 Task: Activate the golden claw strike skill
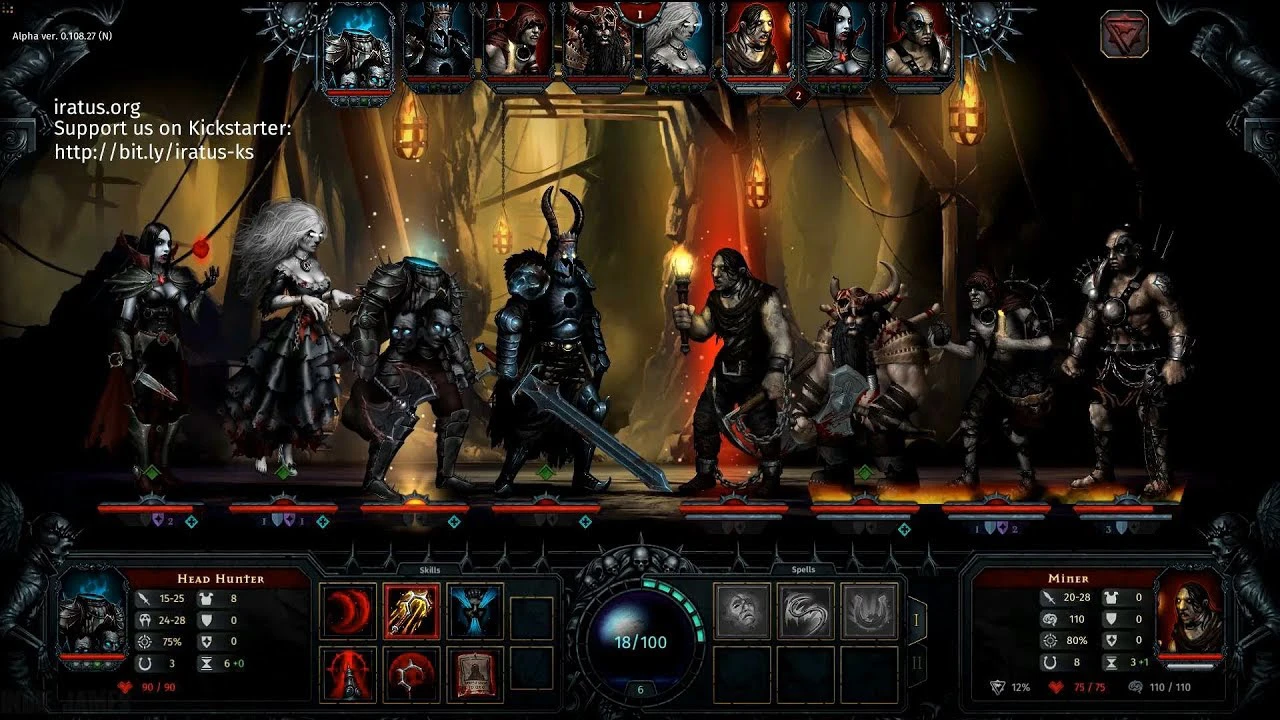click(411, 611)
